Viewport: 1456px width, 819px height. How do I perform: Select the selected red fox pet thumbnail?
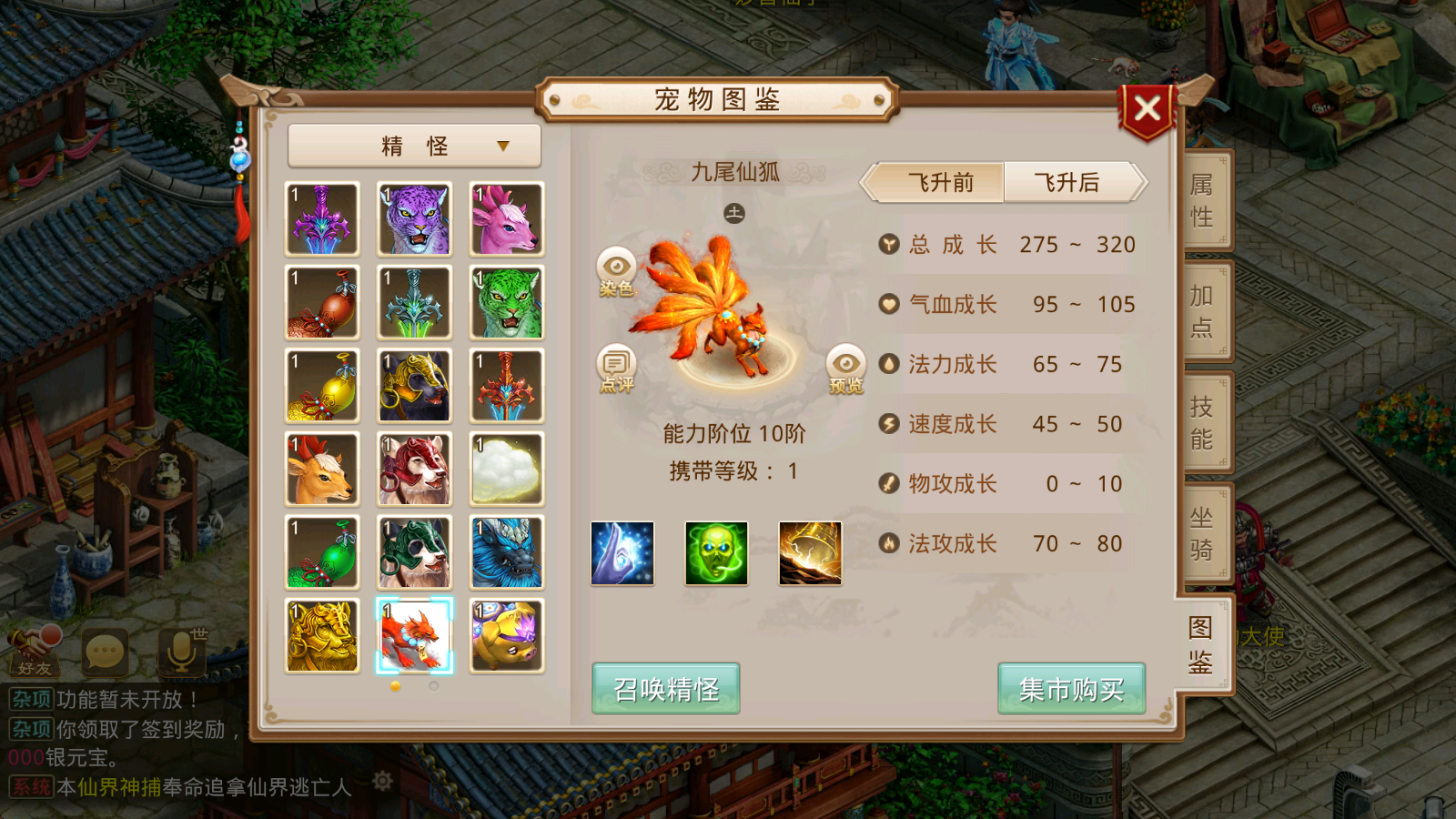click(414, 634)
